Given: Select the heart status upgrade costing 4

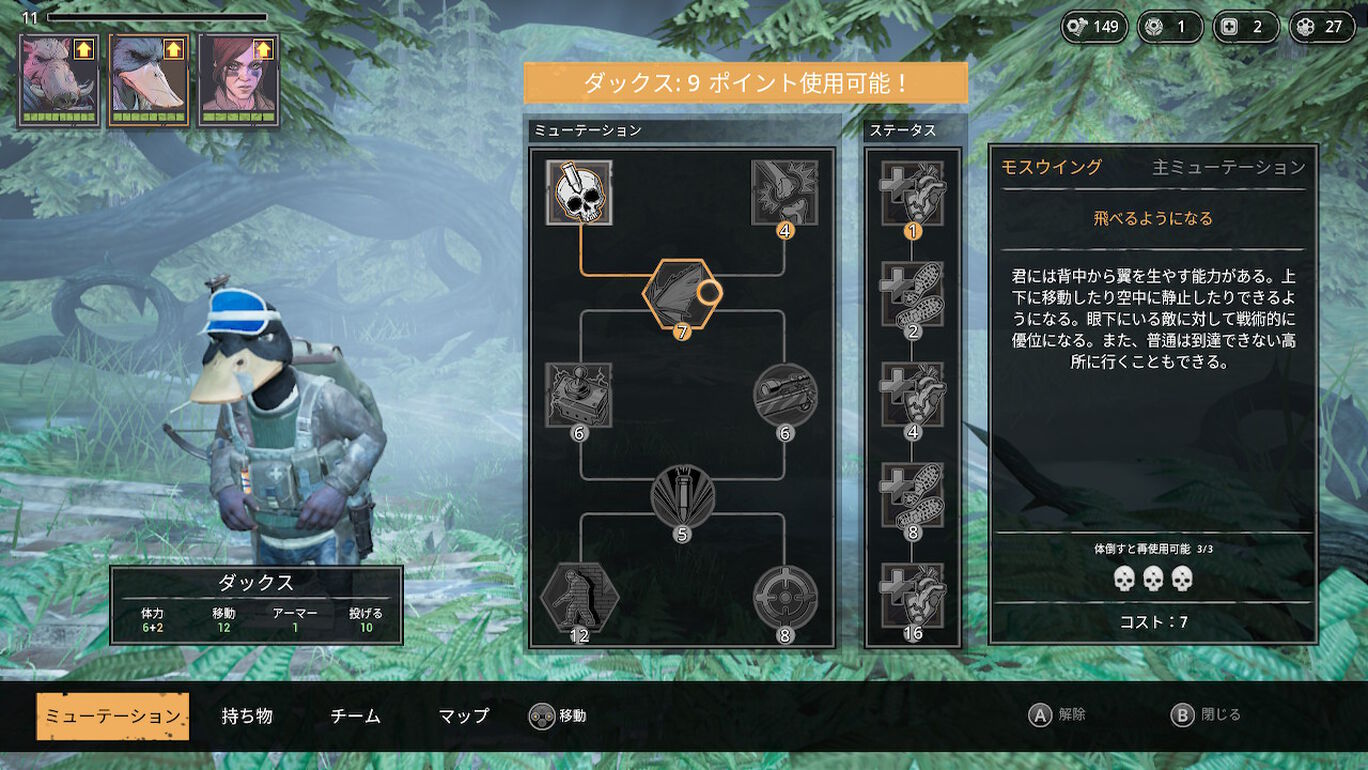Looking at the screenshot, I should [x=912, y=395].
